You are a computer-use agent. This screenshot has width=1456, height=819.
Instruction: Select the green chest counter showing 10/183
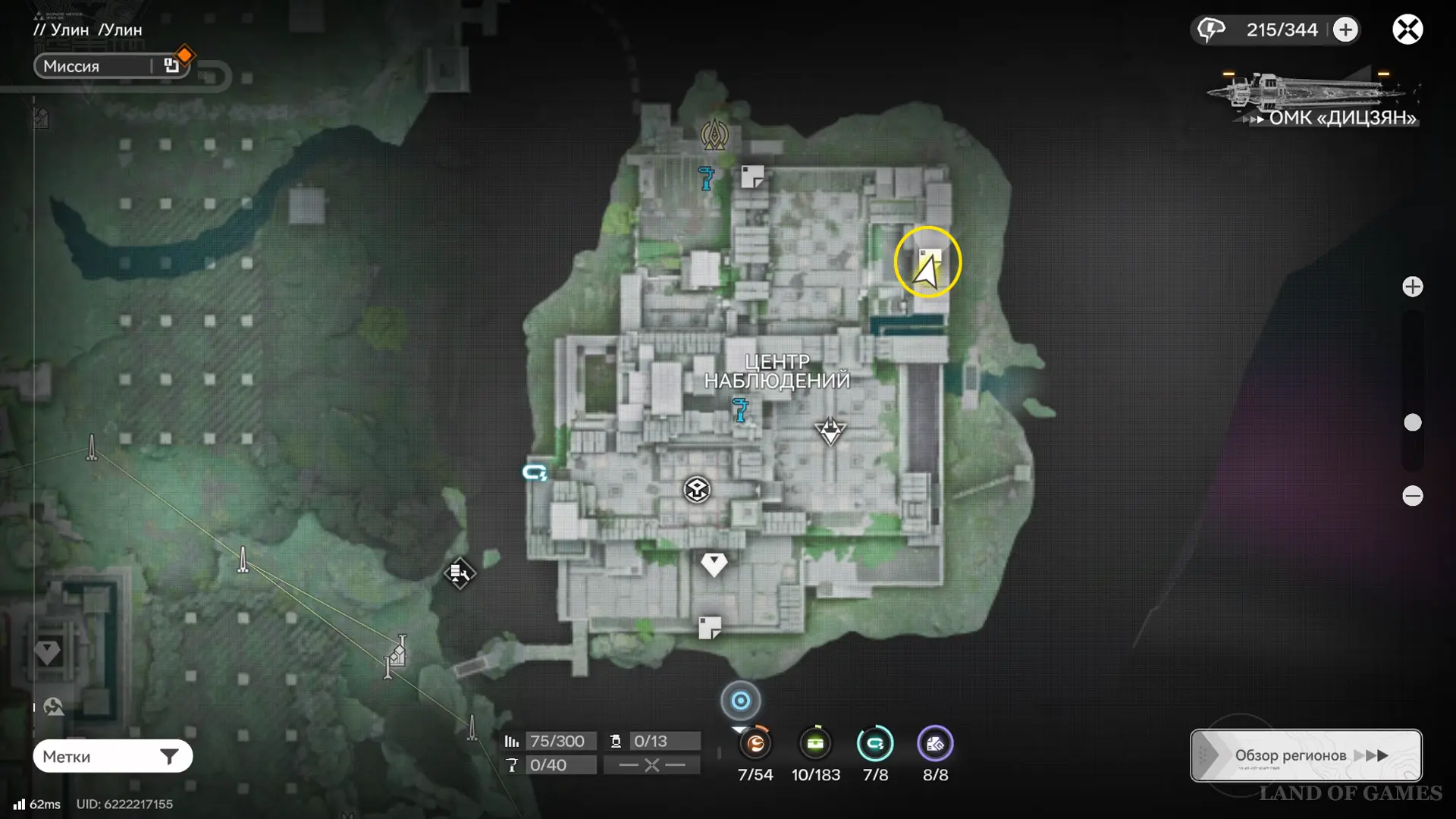815,744
